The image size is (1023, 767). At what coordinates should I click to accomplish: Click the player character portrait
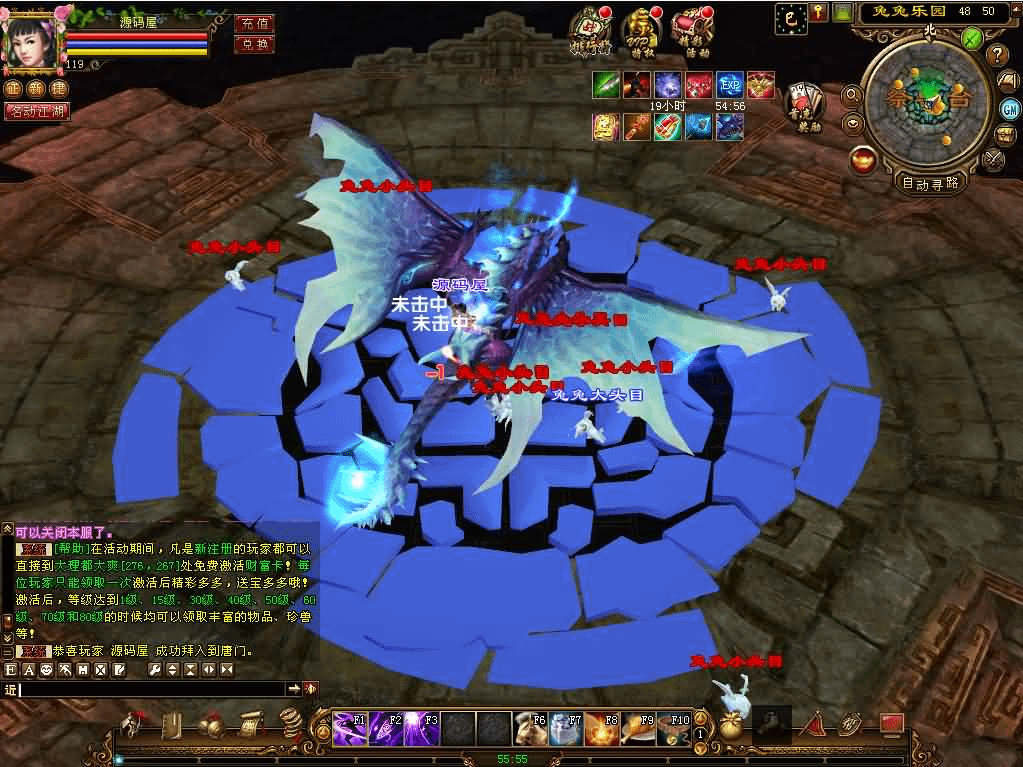pos(30,40)
